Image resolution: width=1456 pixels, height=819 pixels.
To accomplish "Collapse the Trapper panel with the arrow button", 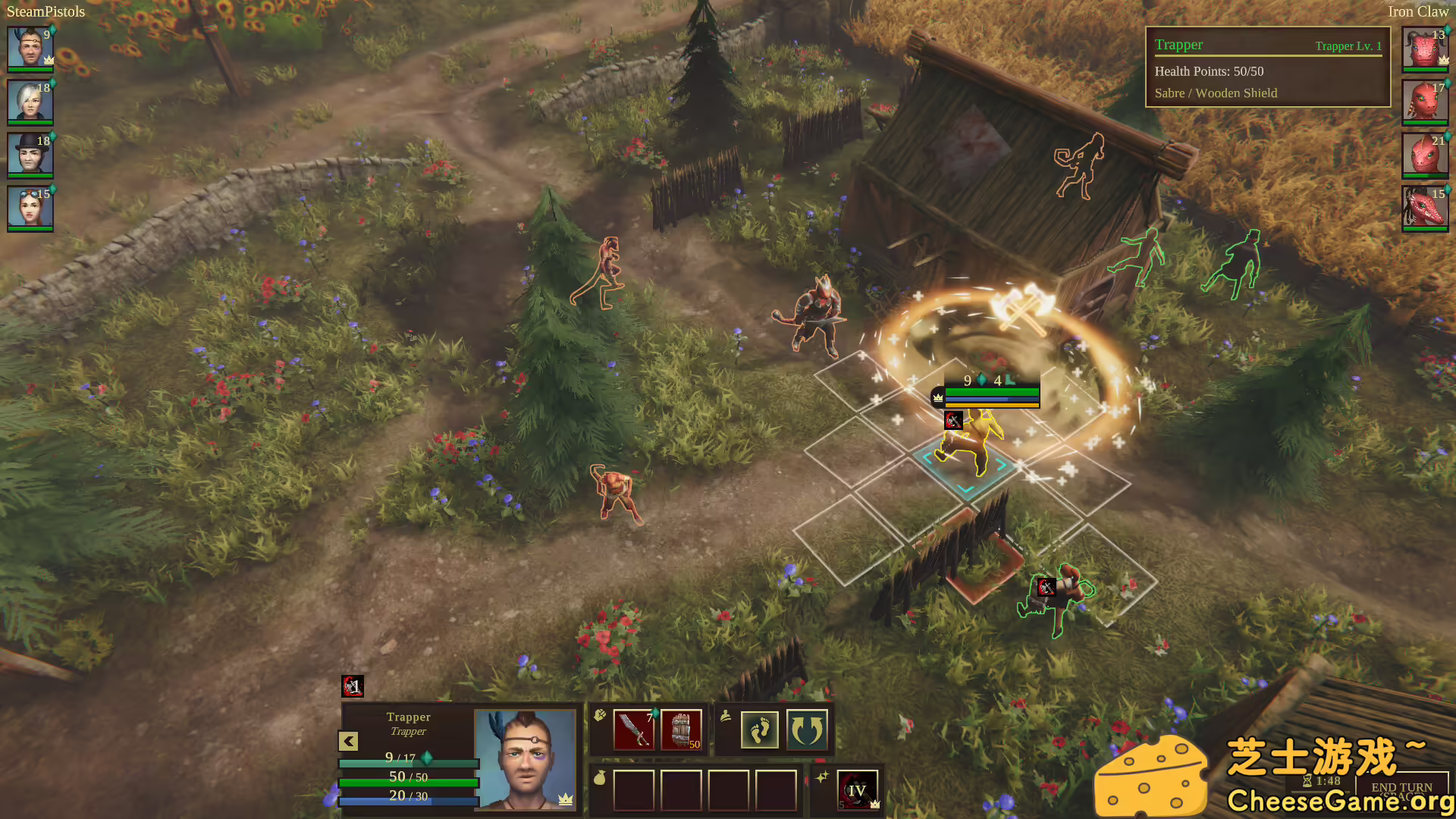I will click(x=348, y=741).
